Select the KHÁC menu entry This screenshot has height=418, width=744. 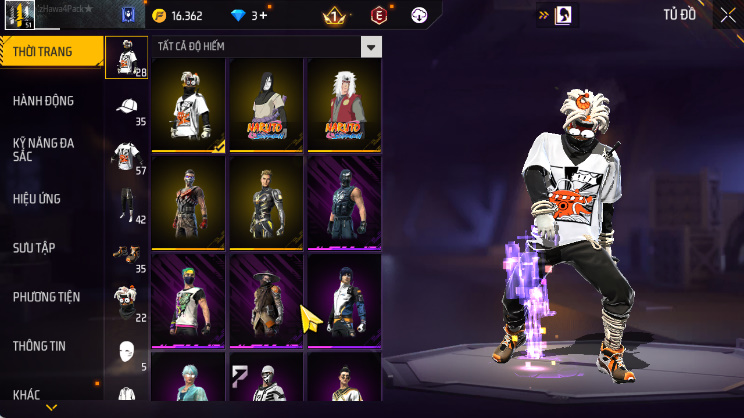(x=27, y=395)
